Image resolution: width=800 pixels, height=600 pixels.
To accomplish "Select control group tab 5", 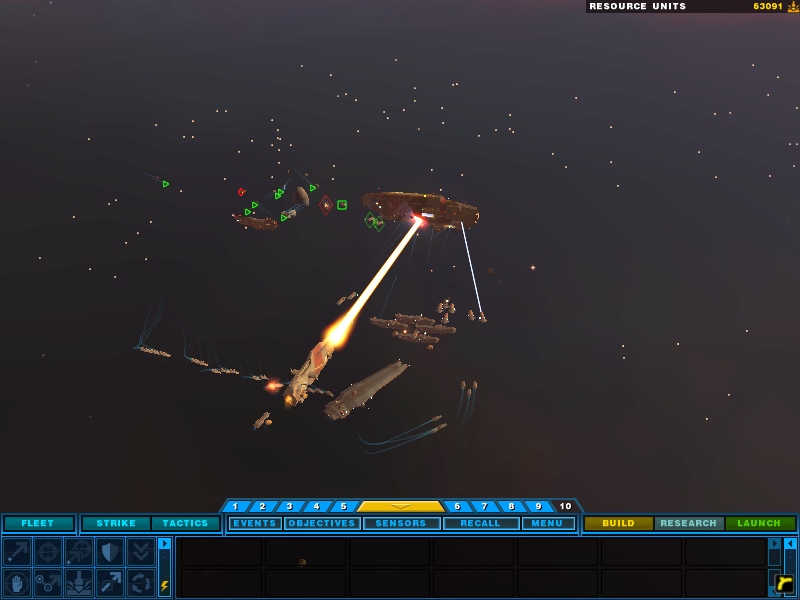I will (x=343, y=507).
